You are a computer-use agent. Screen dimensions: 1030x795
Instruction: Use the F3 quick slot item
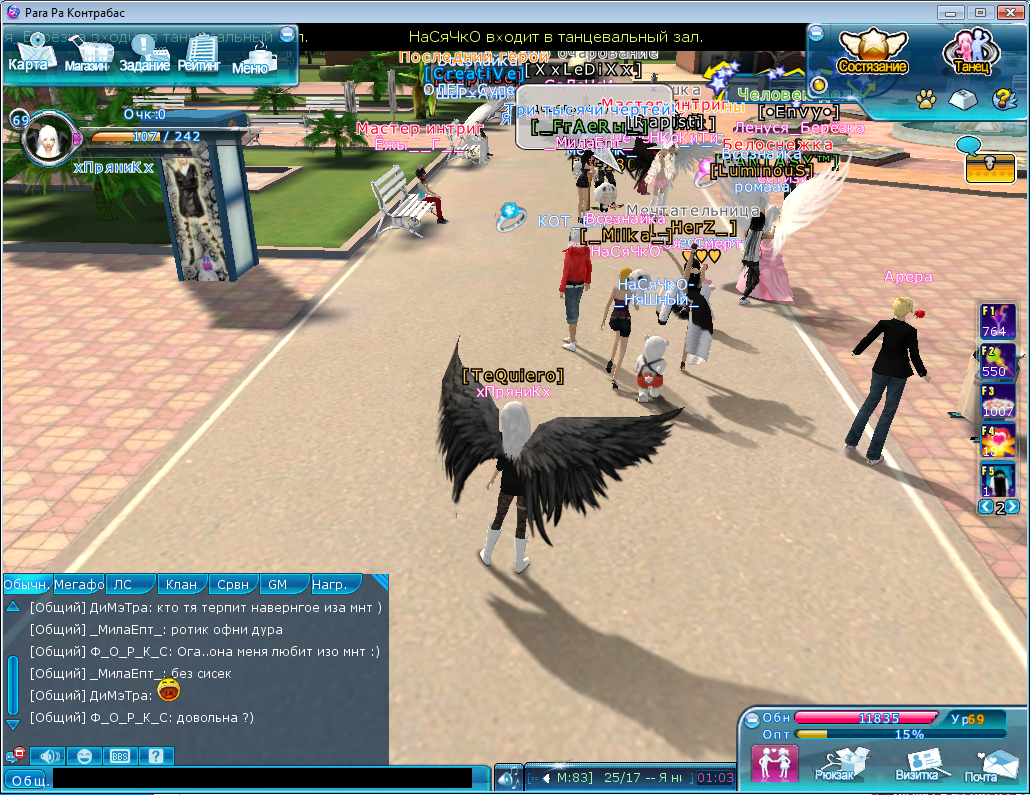click(x=997, y=401)
